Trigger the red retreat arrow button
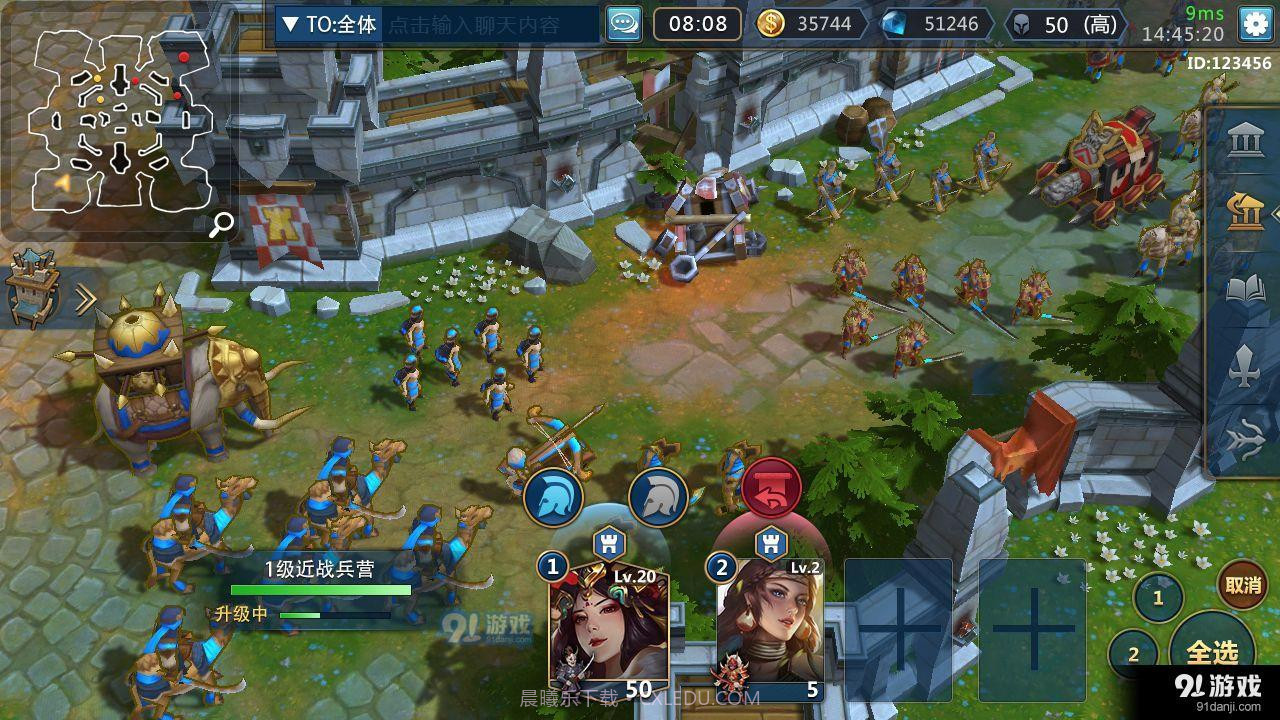The height and width of the screenshot is (720, 1280). tap(771, 488)
